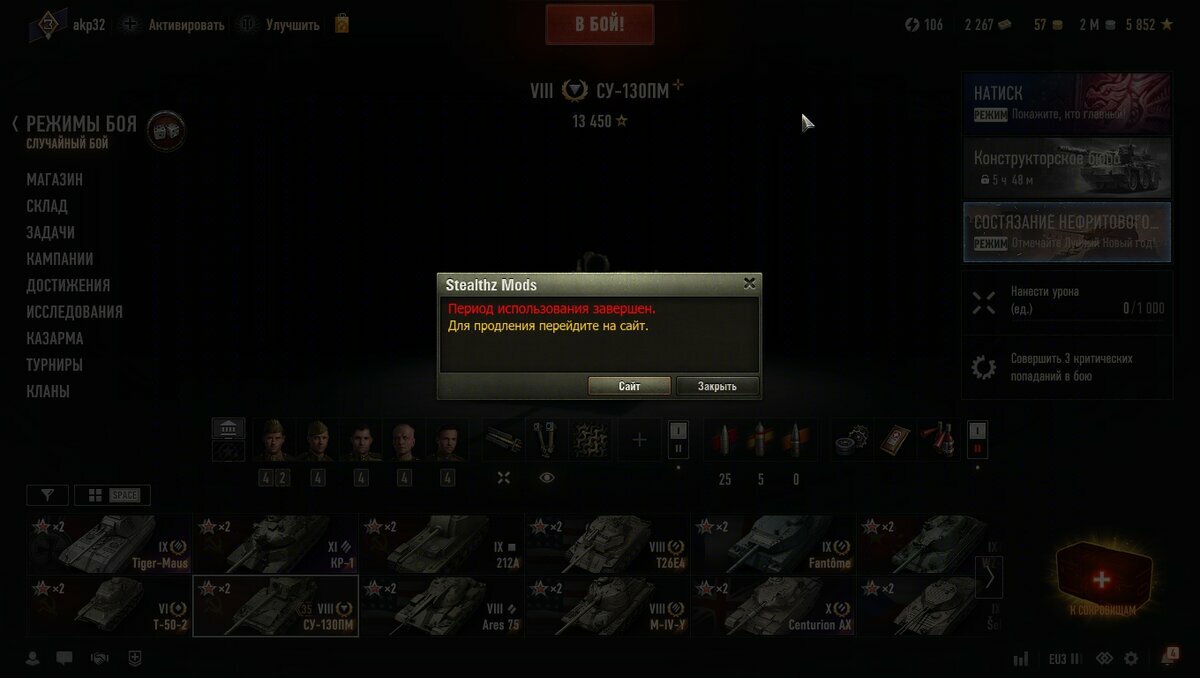Image resolution: width=1200 pixels, height=678 pixels.
Task: Open the Конструкторское бюро banner
Action: coord(1066,167)
